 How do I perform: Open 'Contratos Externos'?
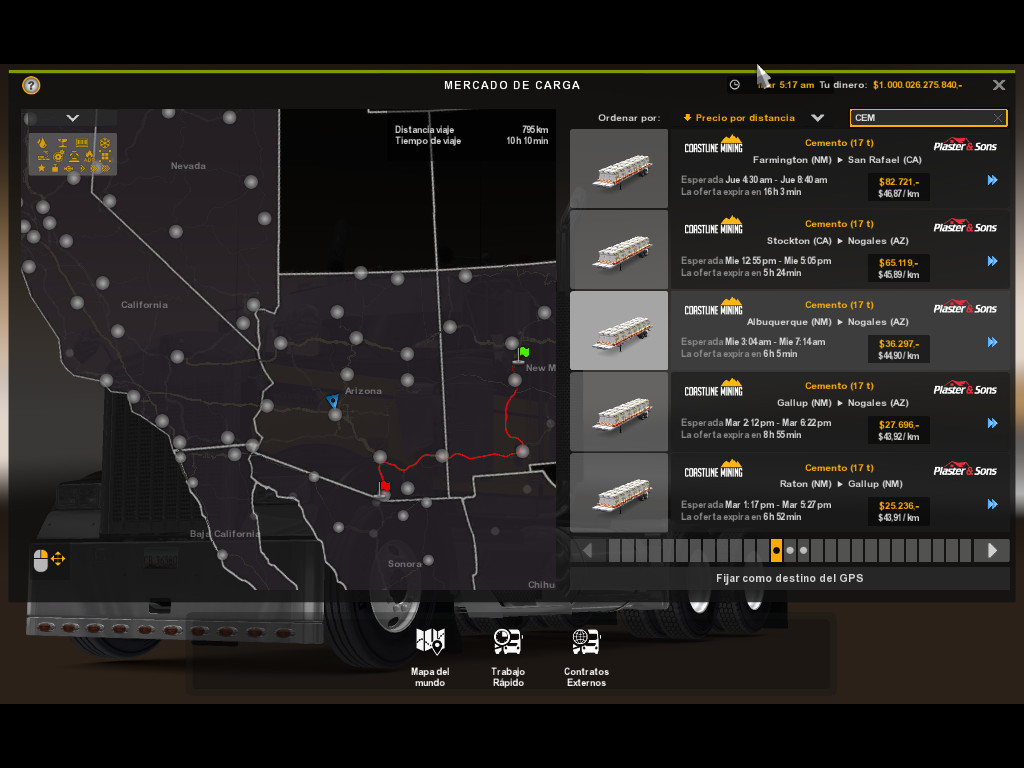click(585, 655)
